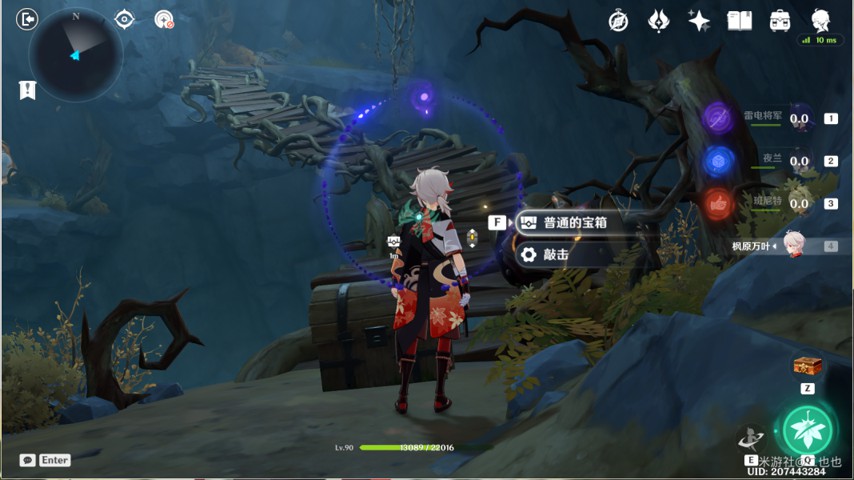The height and width of the screenshot is (480, 854).
Task: Switch to party member 夜兰
Action: (719, 160)
